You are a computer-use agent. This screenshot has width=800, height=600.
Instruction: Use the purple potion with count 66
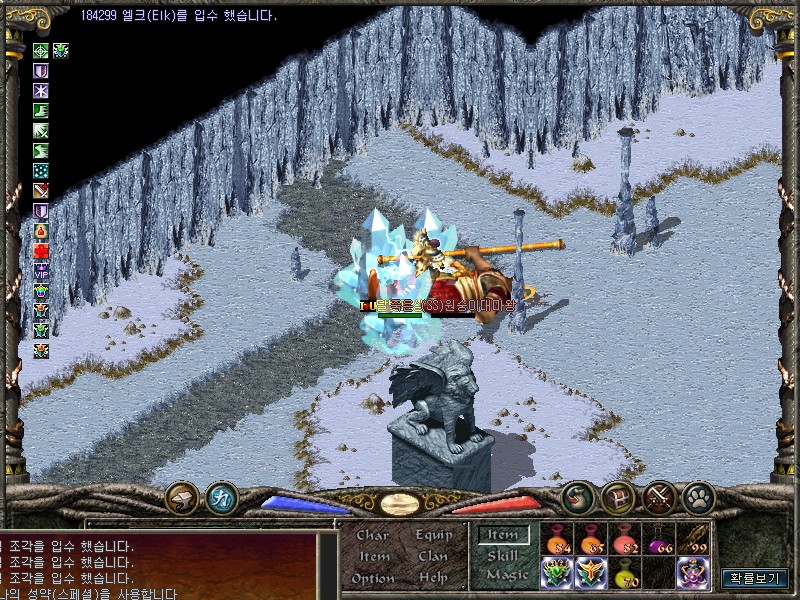(x=659, y=539)
